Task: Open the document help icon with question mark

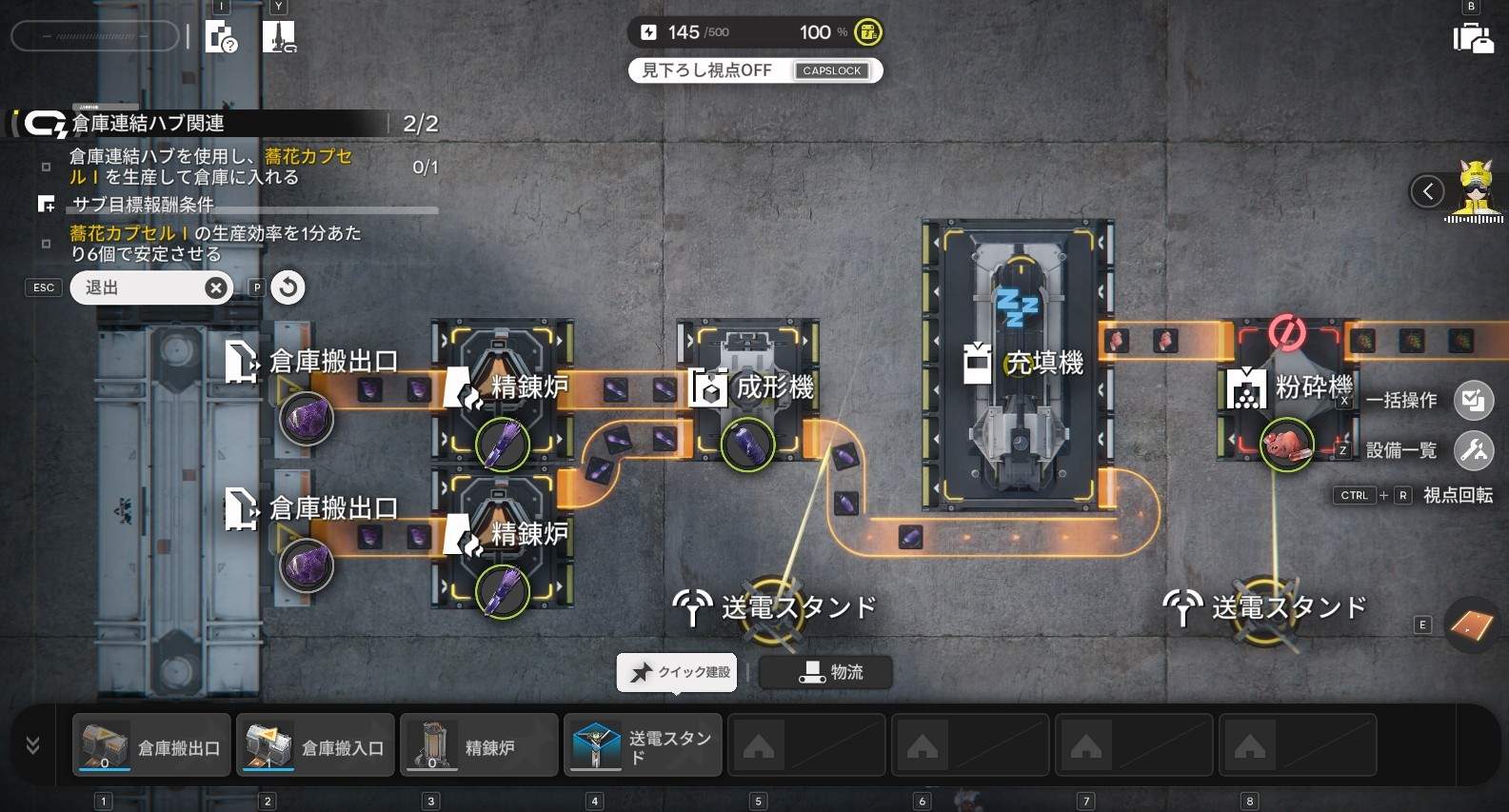Action: click(221, 39)
